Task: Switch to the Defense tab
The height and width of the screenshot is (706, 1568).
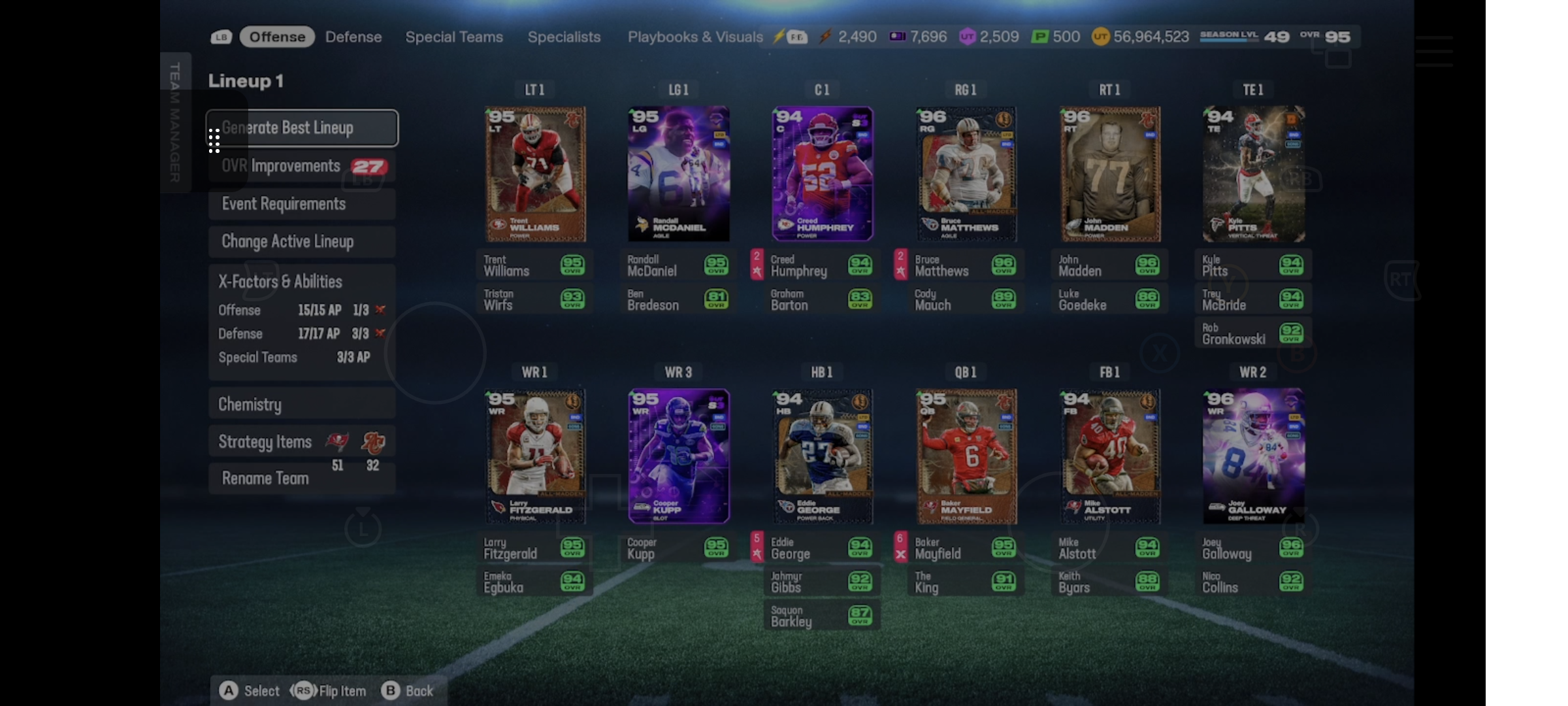Action: click(x=353, y=37)
